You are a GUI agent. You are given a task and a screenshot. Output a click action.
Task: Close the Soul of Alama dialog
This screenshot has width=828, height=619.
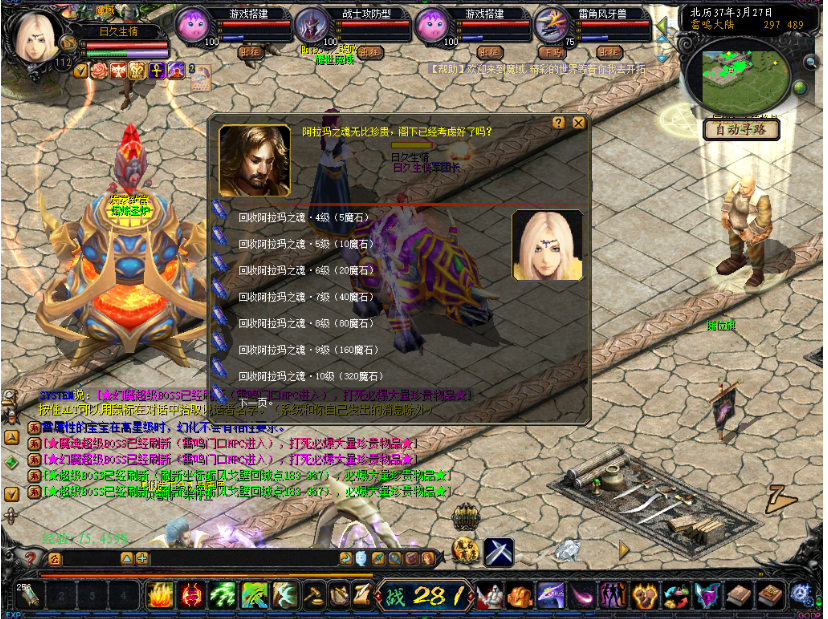click(578, 123)
